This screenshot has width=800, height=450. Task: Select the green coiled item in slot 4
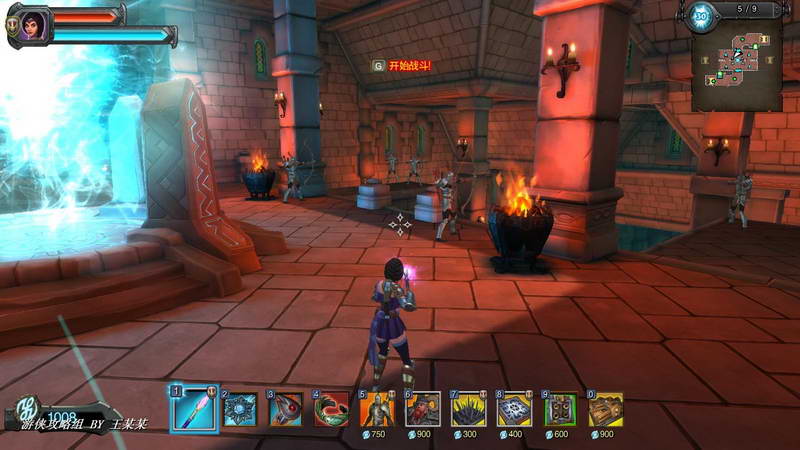(x=332, y=409)
